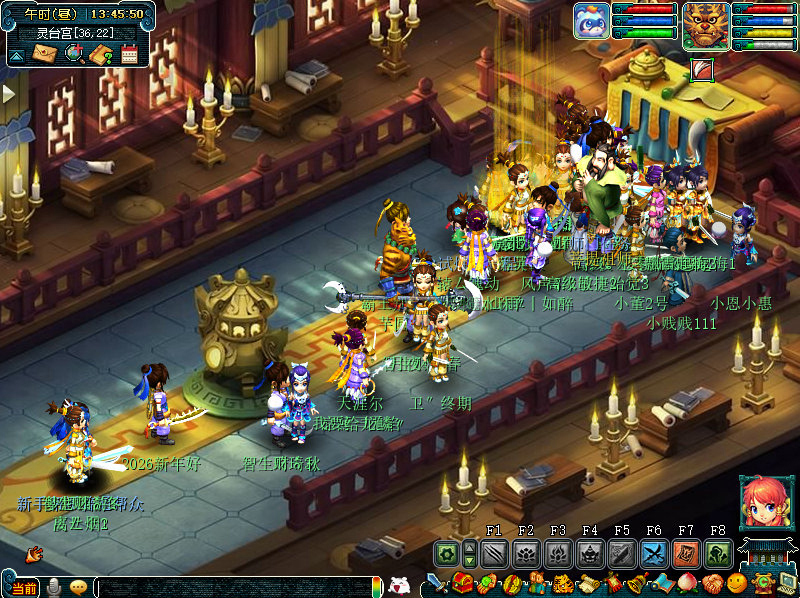The width and height of the screenshot is (800, 598).
Task: Open the yellow smiley face icon
Action: coord(737,583)
